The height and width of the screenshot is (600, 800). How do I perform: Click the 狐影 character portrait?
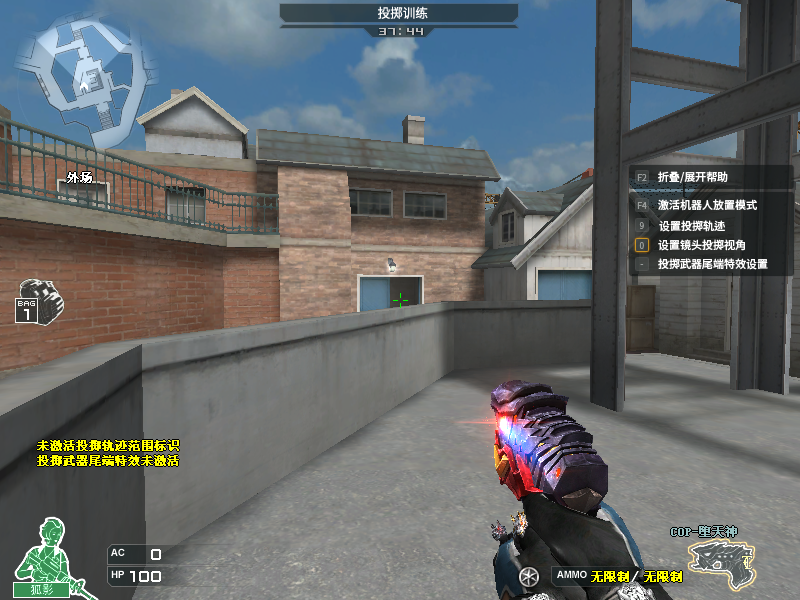pos(43,556)
